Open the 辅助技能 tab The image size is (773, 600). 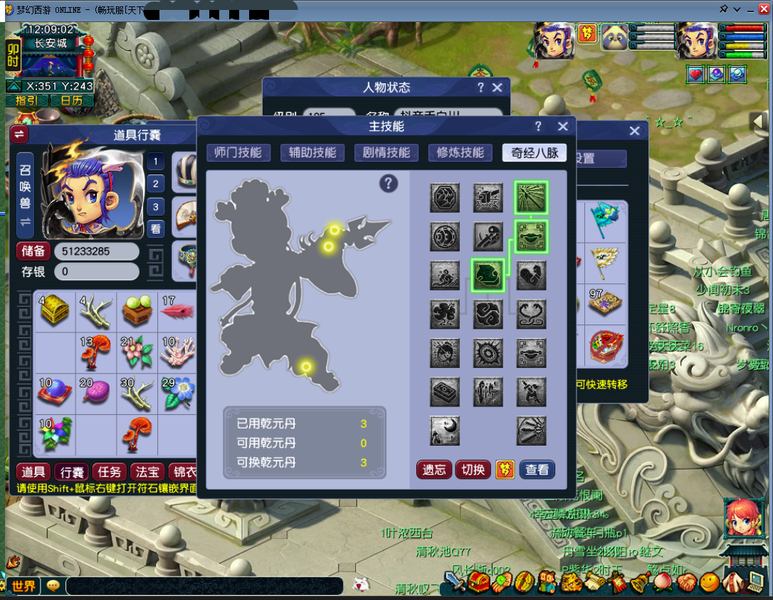308,153
